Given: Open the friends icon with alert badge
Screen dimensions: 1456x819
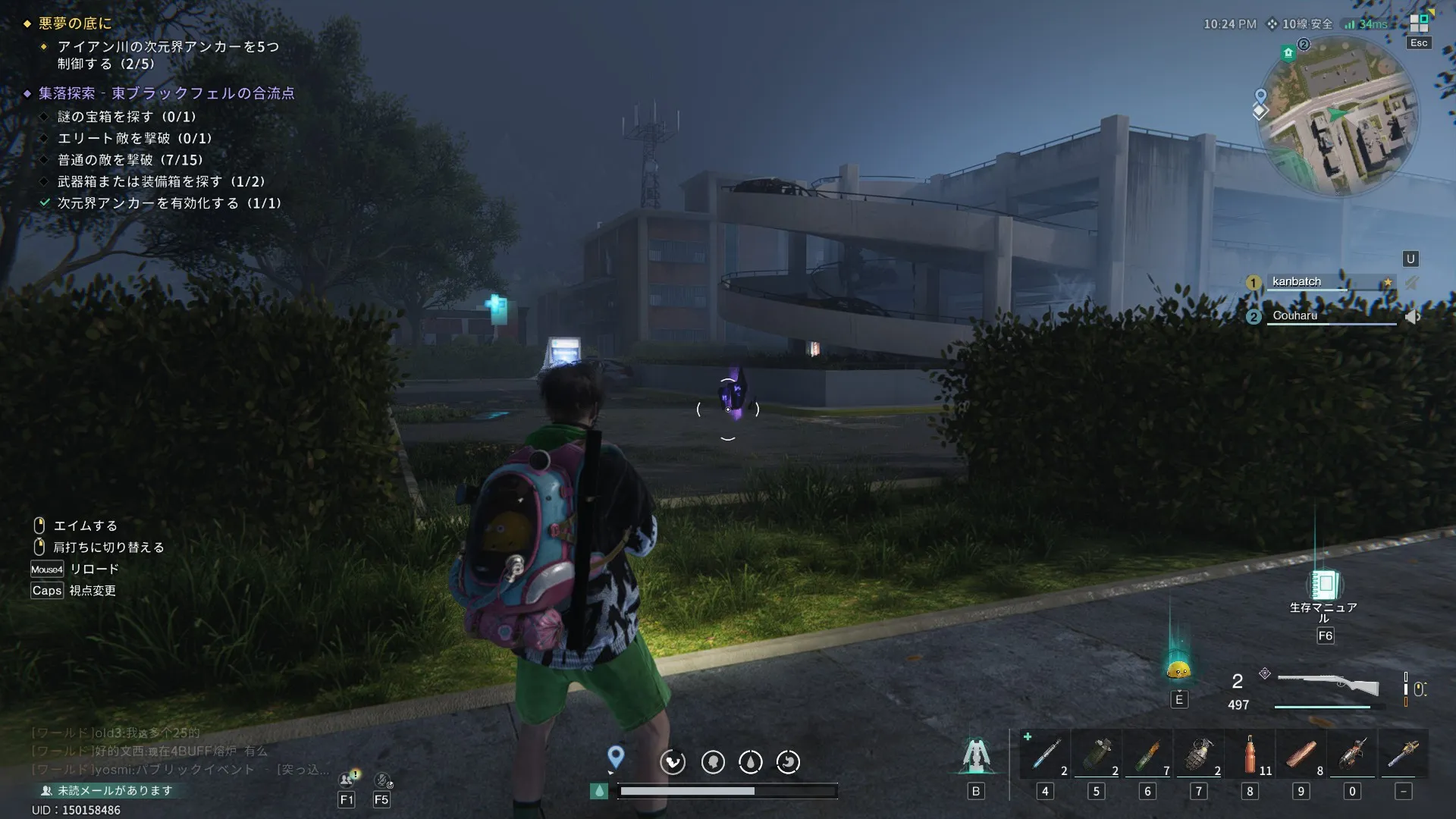Looking at the screenshot, I should (x=347, y=779).
